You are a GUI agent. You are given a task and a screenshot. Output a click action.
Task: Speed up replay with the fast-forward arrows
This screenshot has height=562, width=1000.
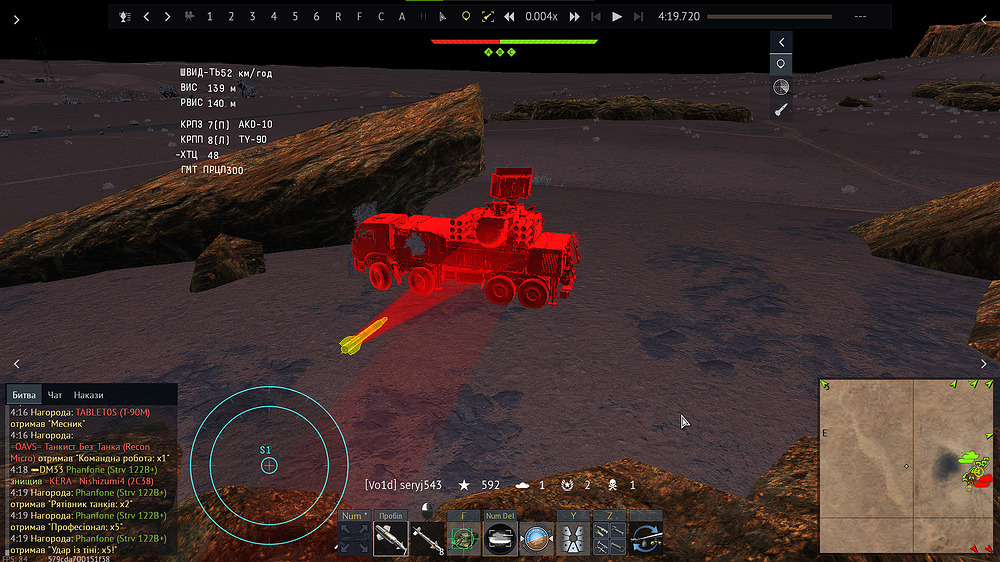pyautogui.click(x=575, y=17)
